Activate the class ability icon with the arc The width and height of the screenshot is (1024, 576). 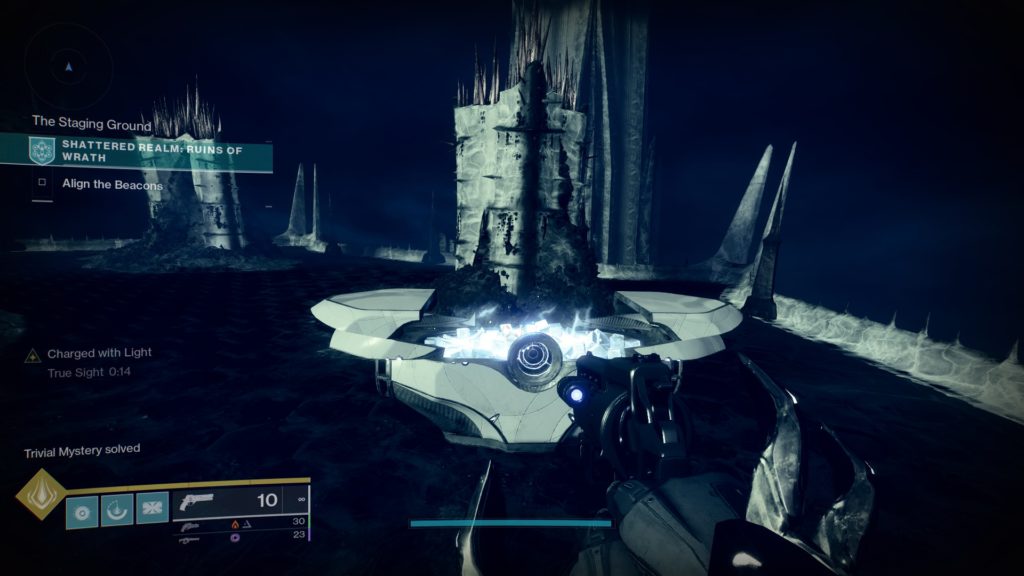pos(117,510)
